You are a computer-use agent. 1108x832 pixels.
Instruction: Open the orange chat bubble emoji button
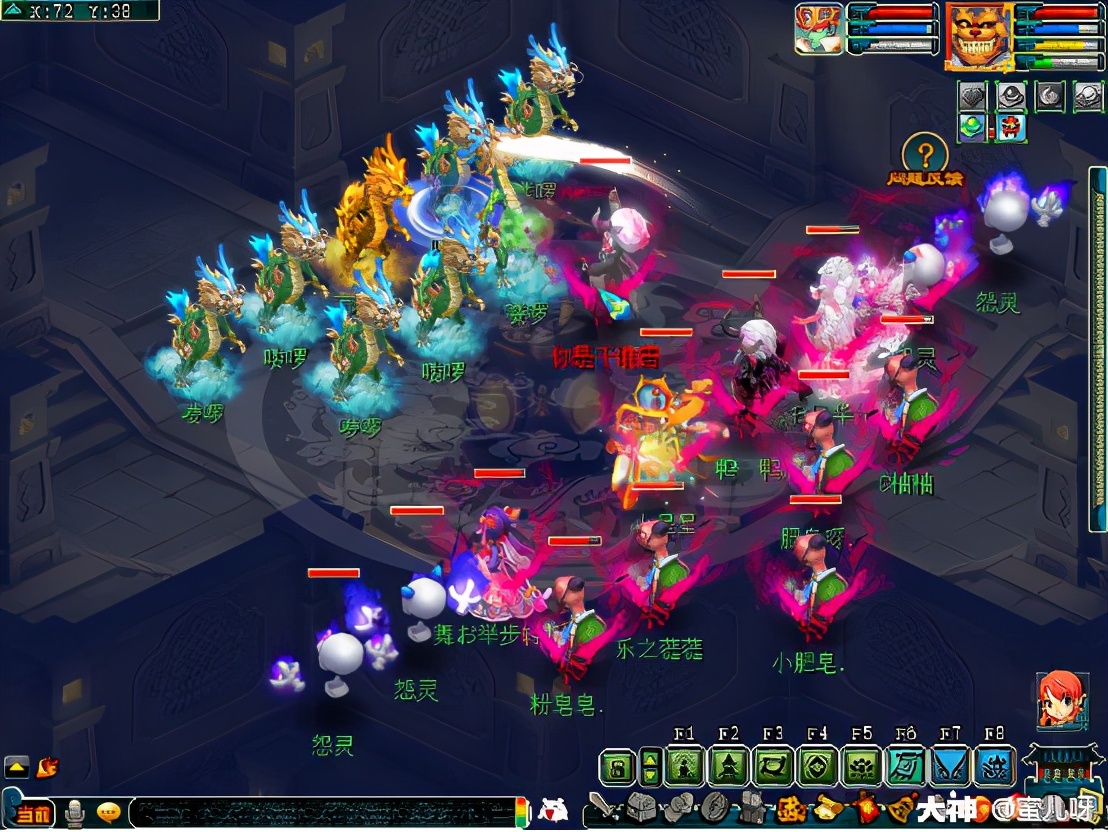[x=109, y=813]
